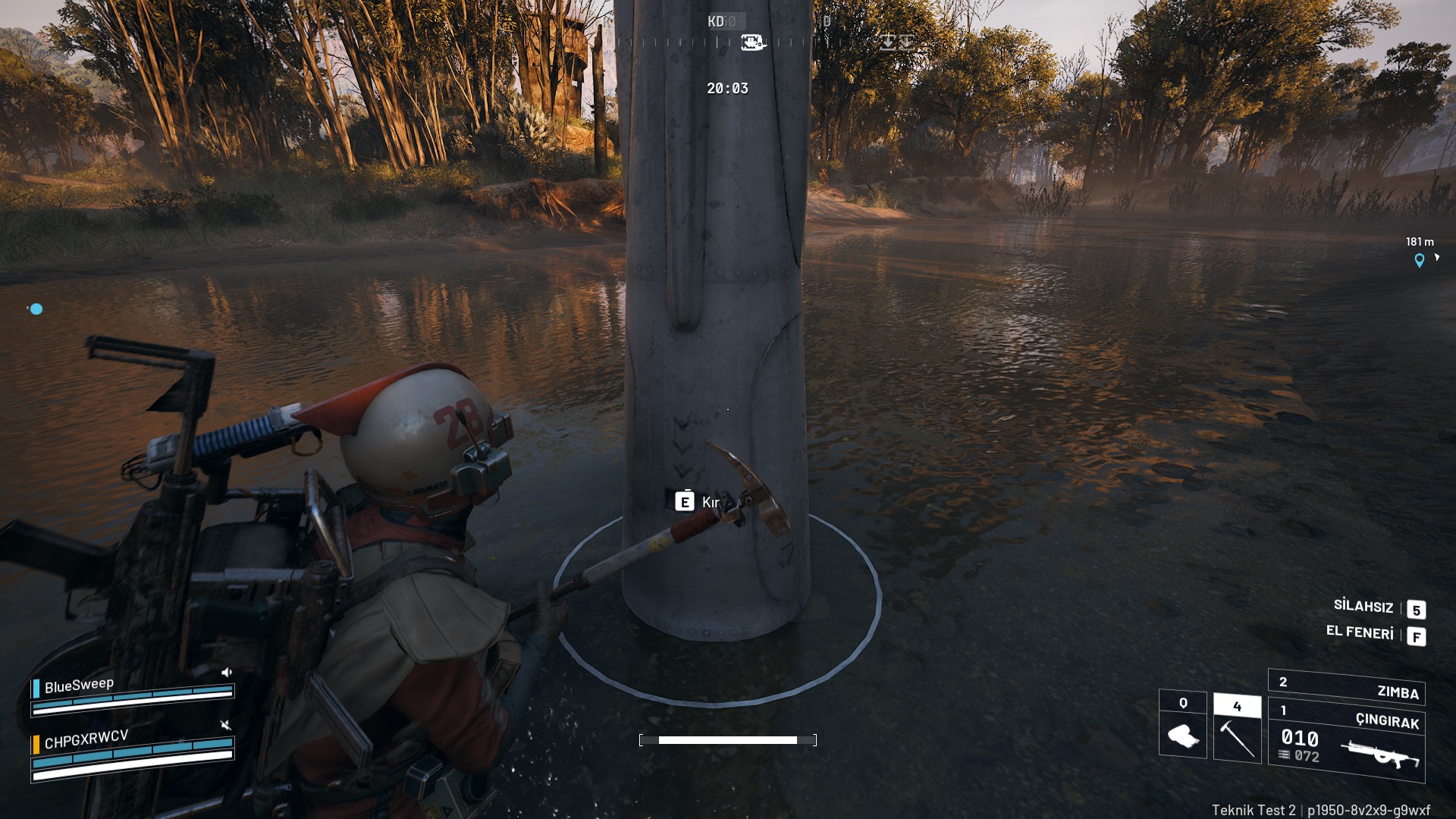The height and width of the screenshot is (819, 1456).
Task: Unmute CHPGXRWCV's muted speaker icon
Action: coord(225,725)
